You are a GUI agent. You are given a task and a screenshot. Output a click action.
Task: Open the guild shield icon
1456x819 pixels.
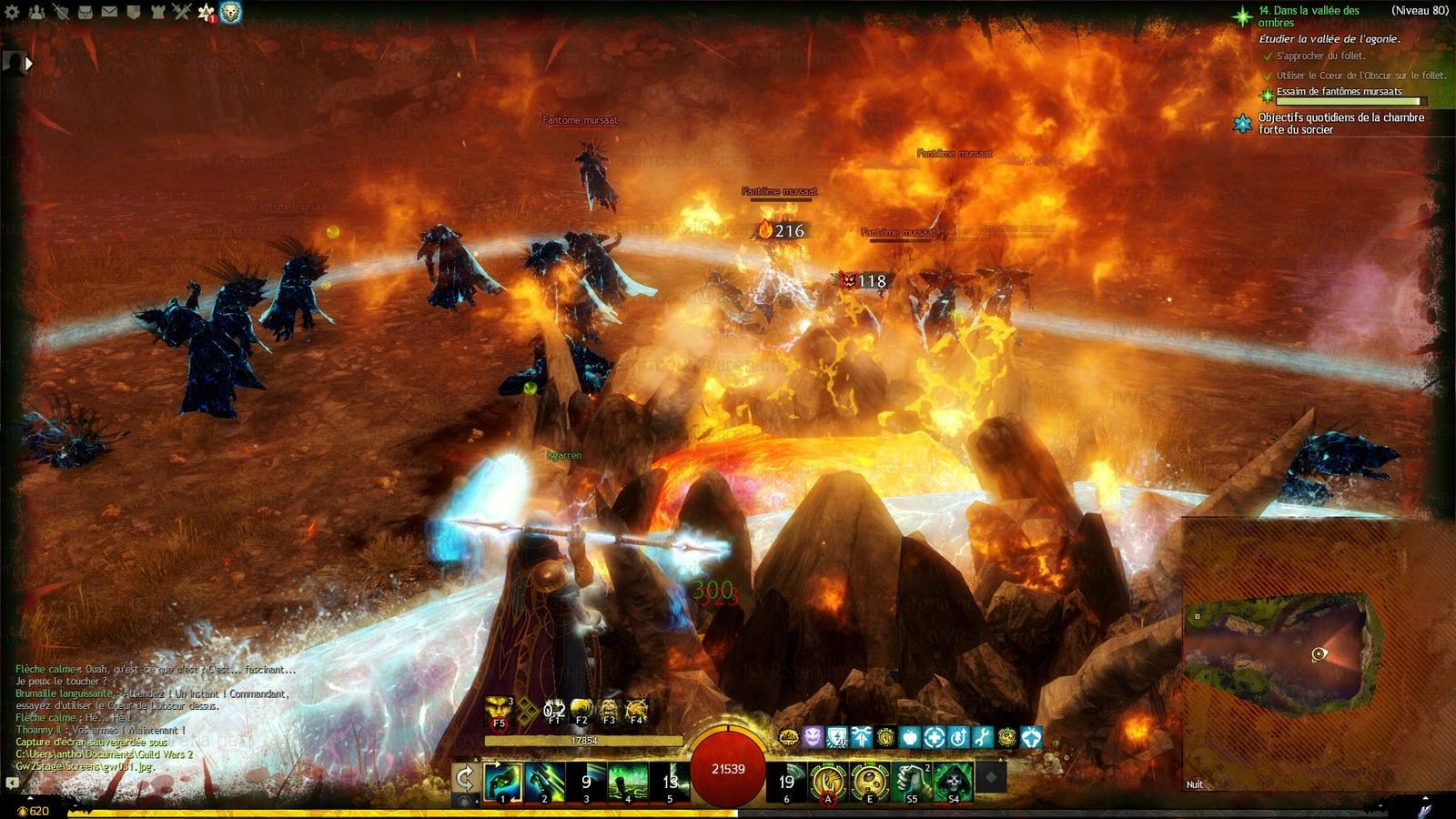click(x=134, y=13)
